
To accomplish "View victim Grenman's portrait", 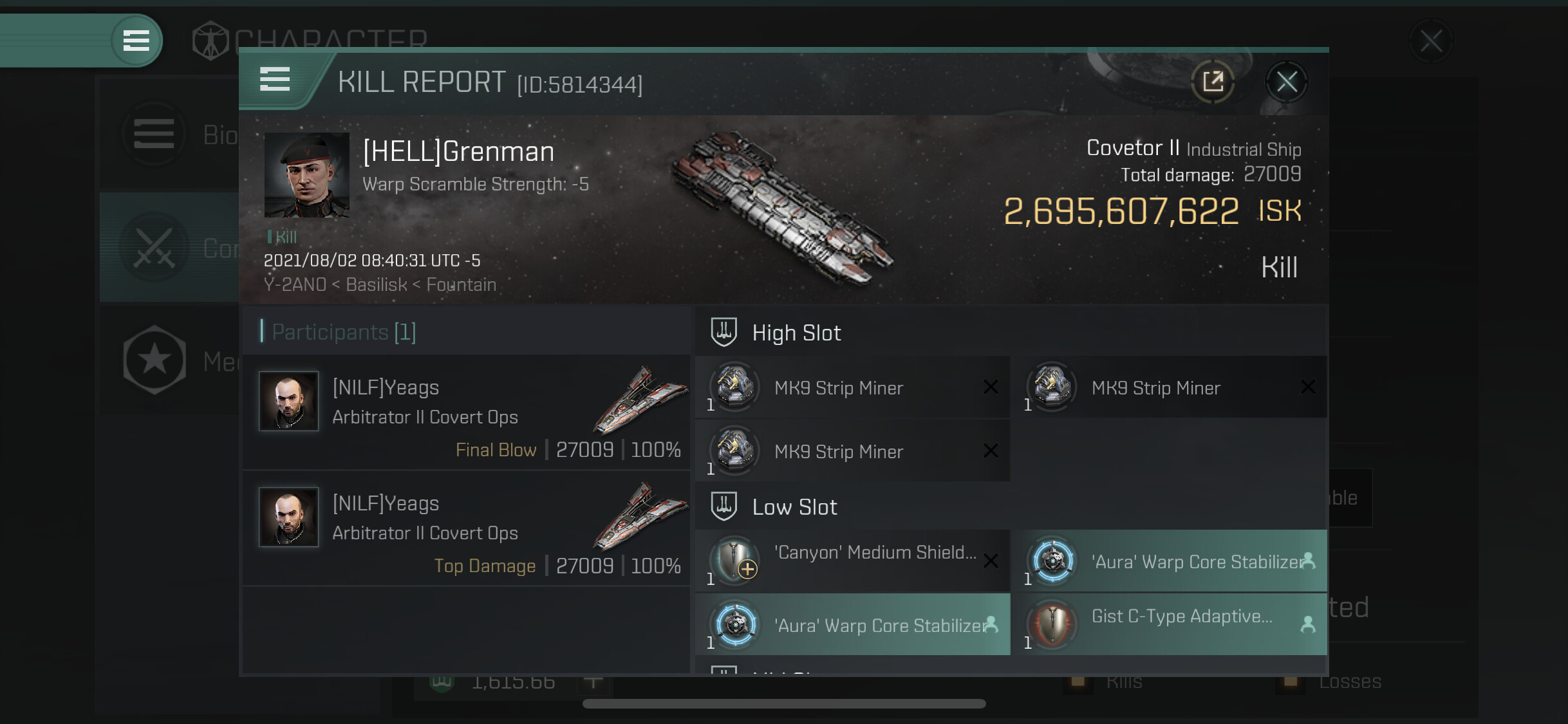I will [x=306, y=175].
